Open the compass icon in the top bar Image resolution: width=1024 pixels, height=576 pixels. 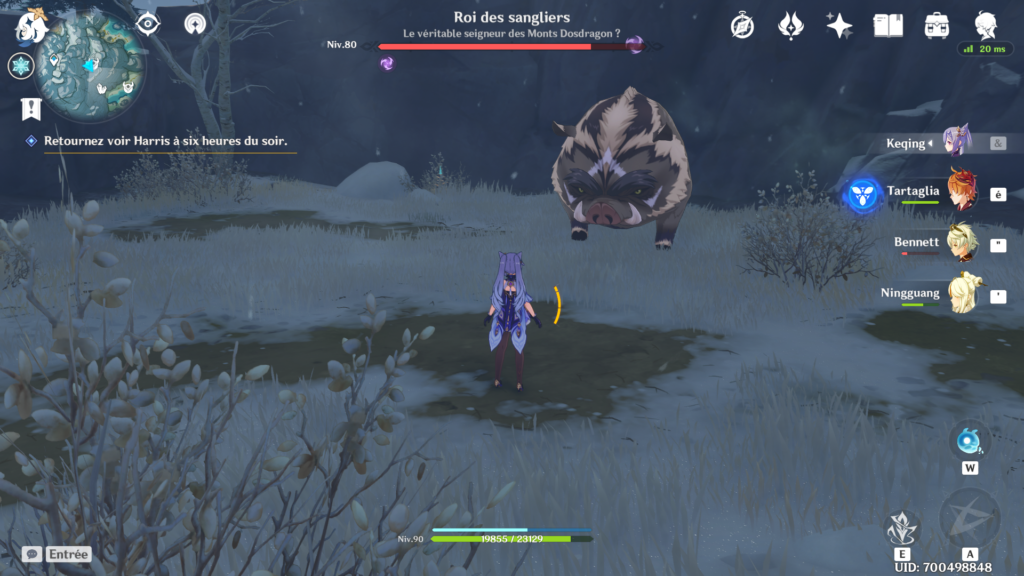click(x=742, y=26)
